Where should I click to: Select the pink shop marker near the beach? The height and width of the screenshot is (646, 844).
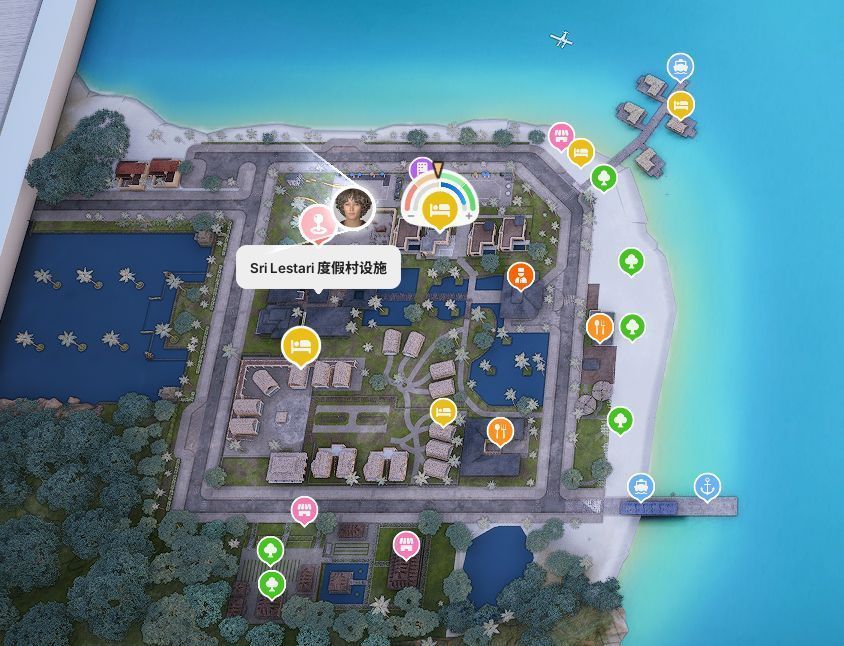561,135
